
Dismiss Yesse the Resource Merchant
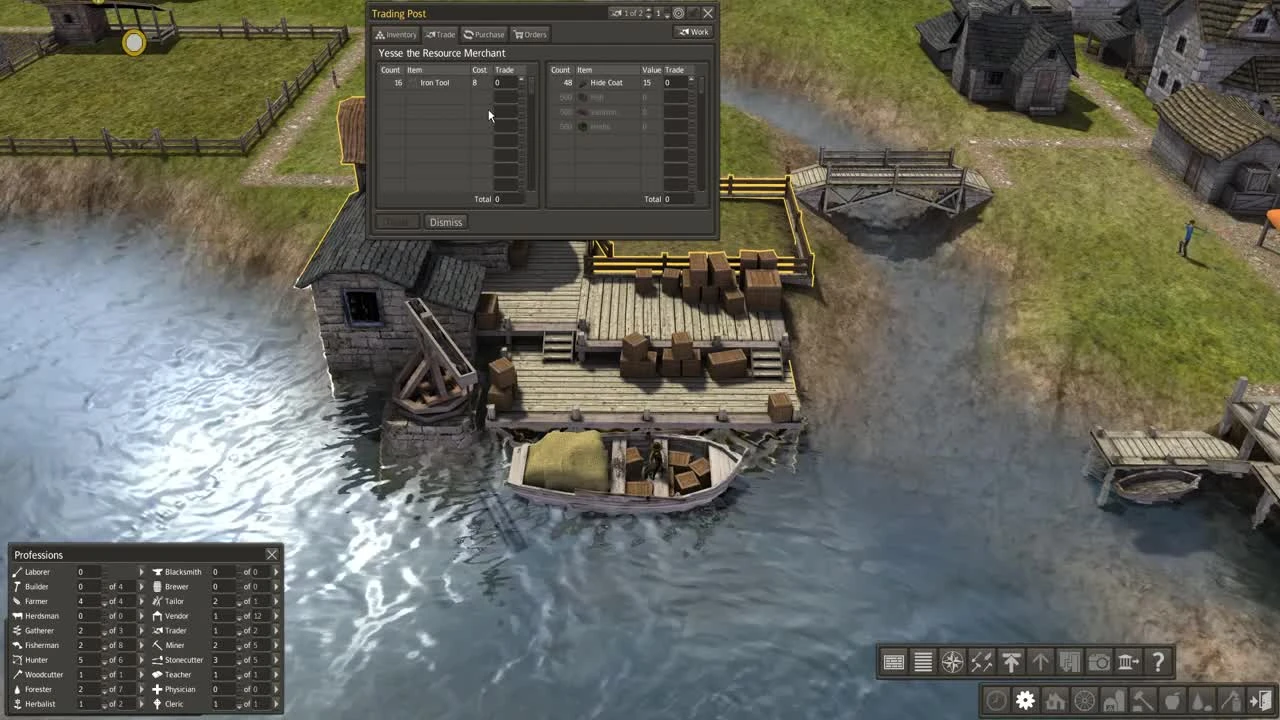pyautogui.click(x=445, y=222)
